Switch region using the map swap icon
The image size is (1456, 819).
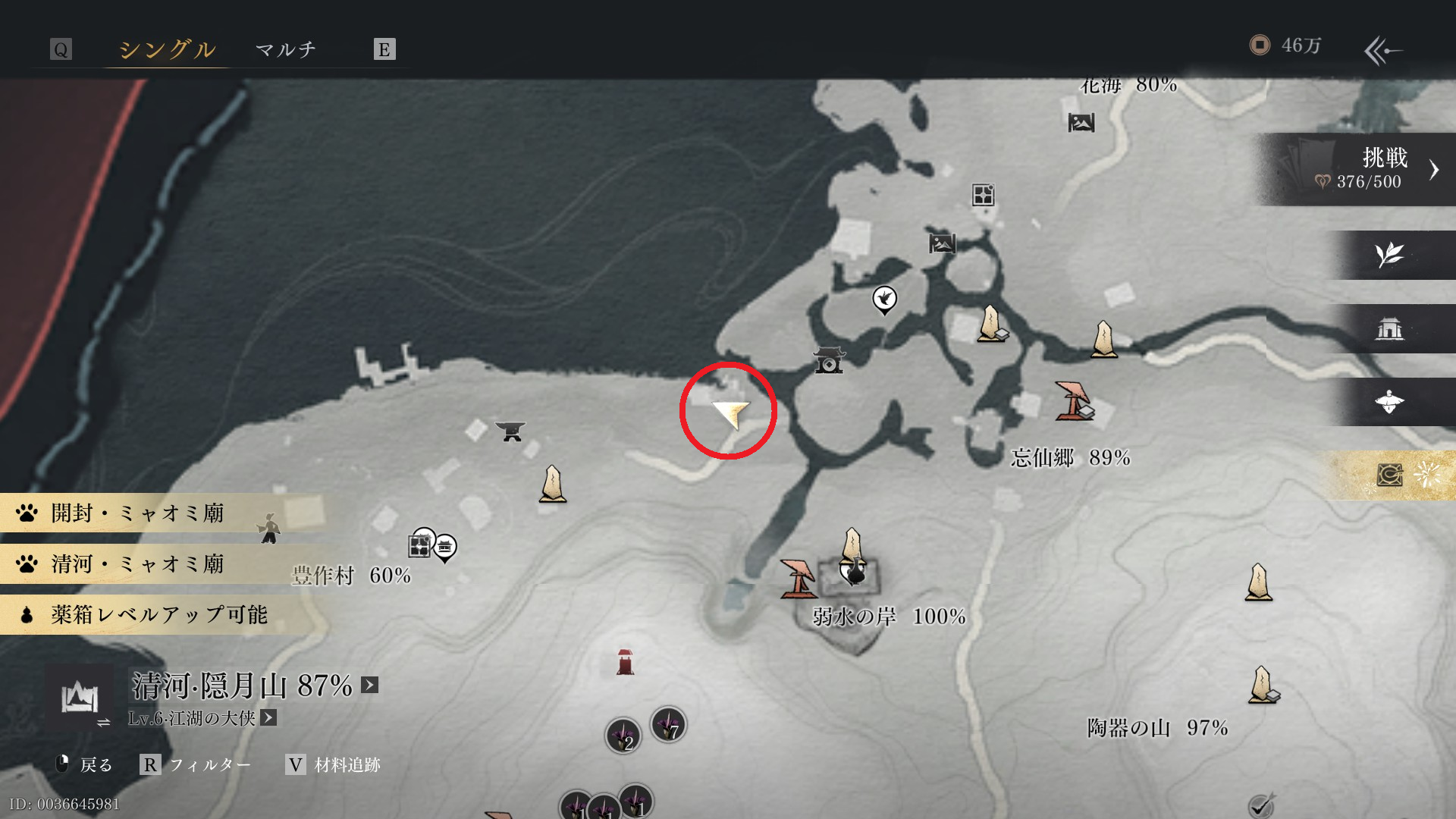point(81,699)
